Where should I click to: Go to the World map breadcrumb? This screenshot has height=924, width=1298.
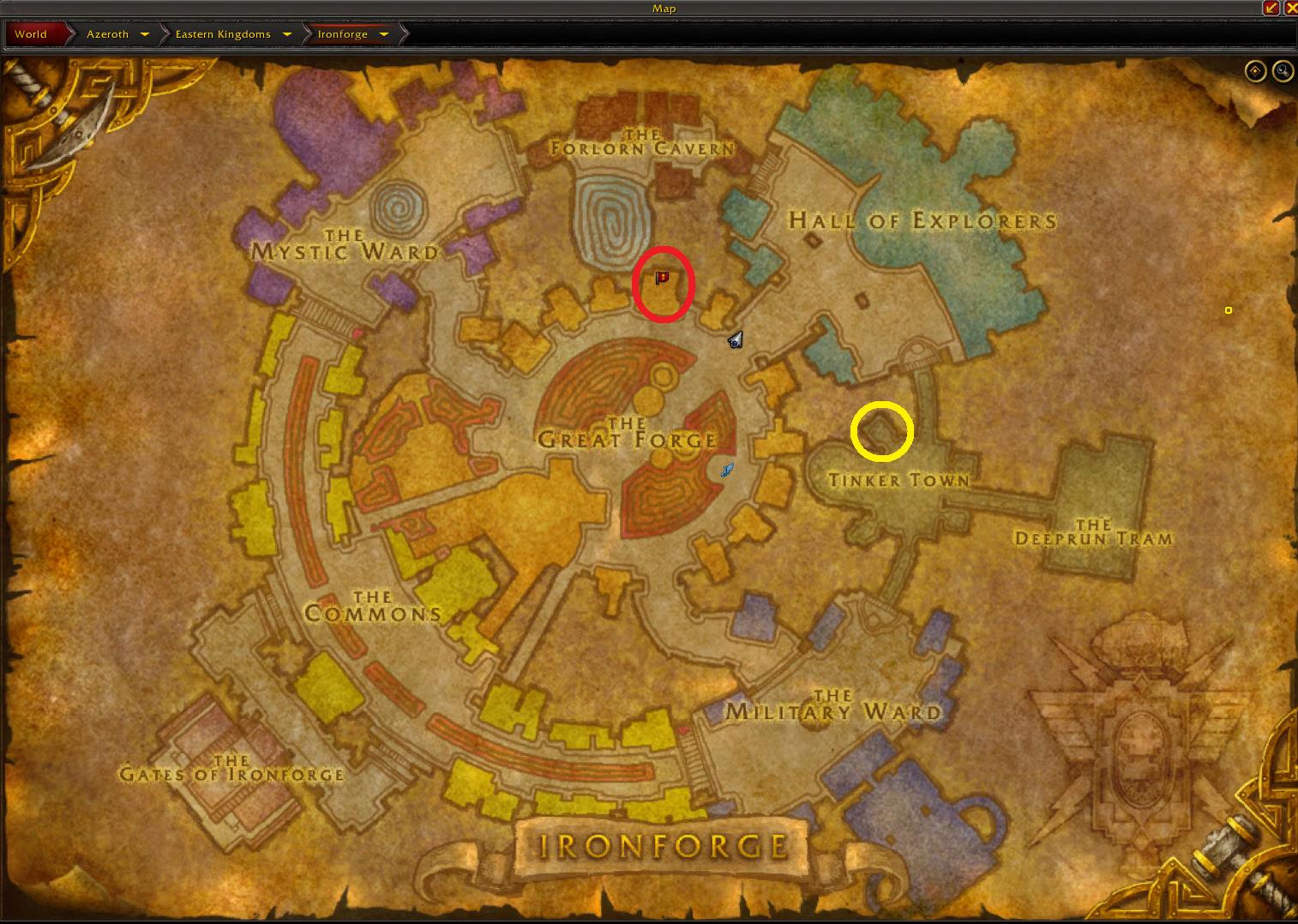tap(31, 34)
